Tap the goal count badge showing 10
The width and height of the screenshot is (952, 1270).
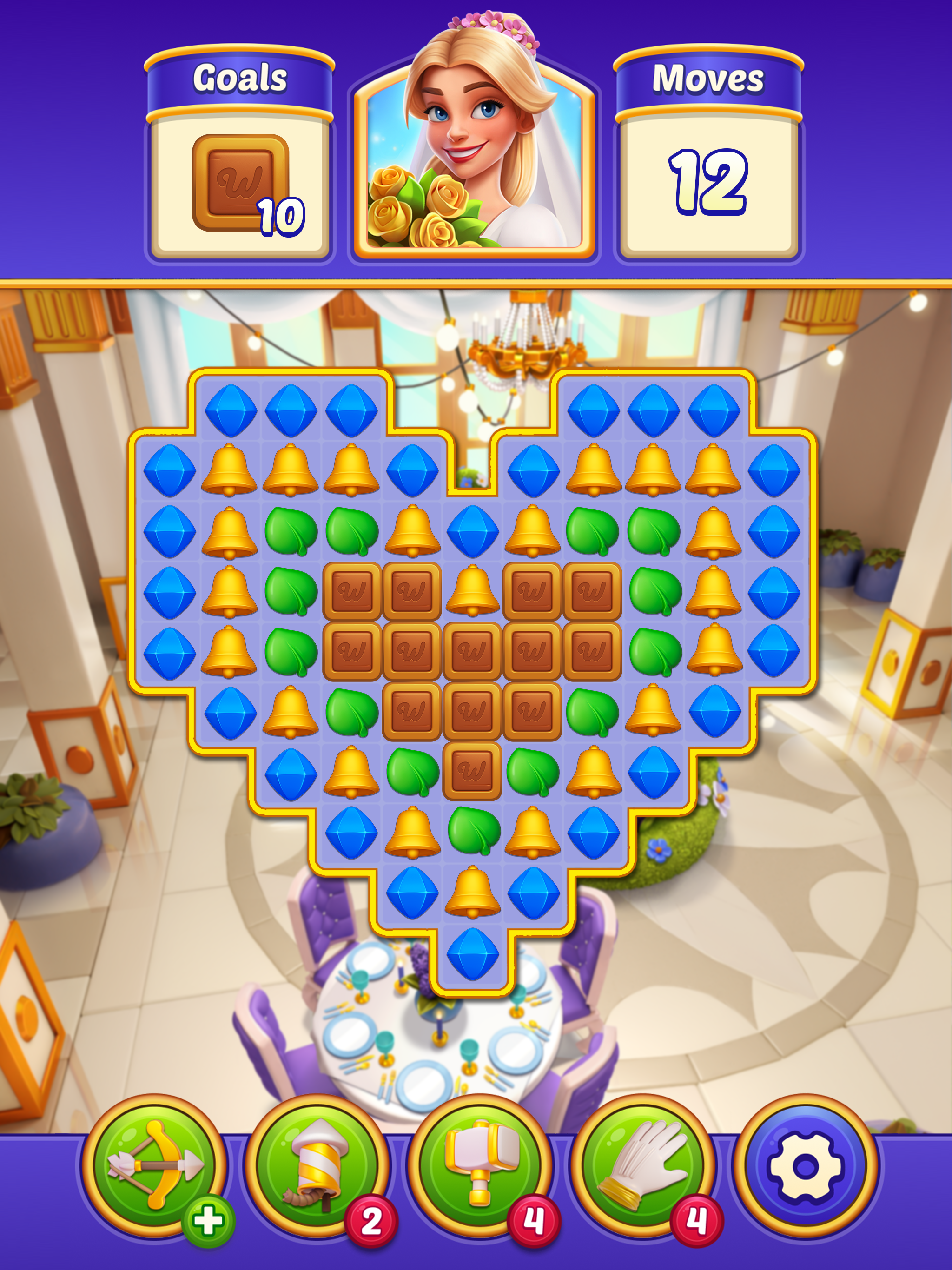point(281,215)
